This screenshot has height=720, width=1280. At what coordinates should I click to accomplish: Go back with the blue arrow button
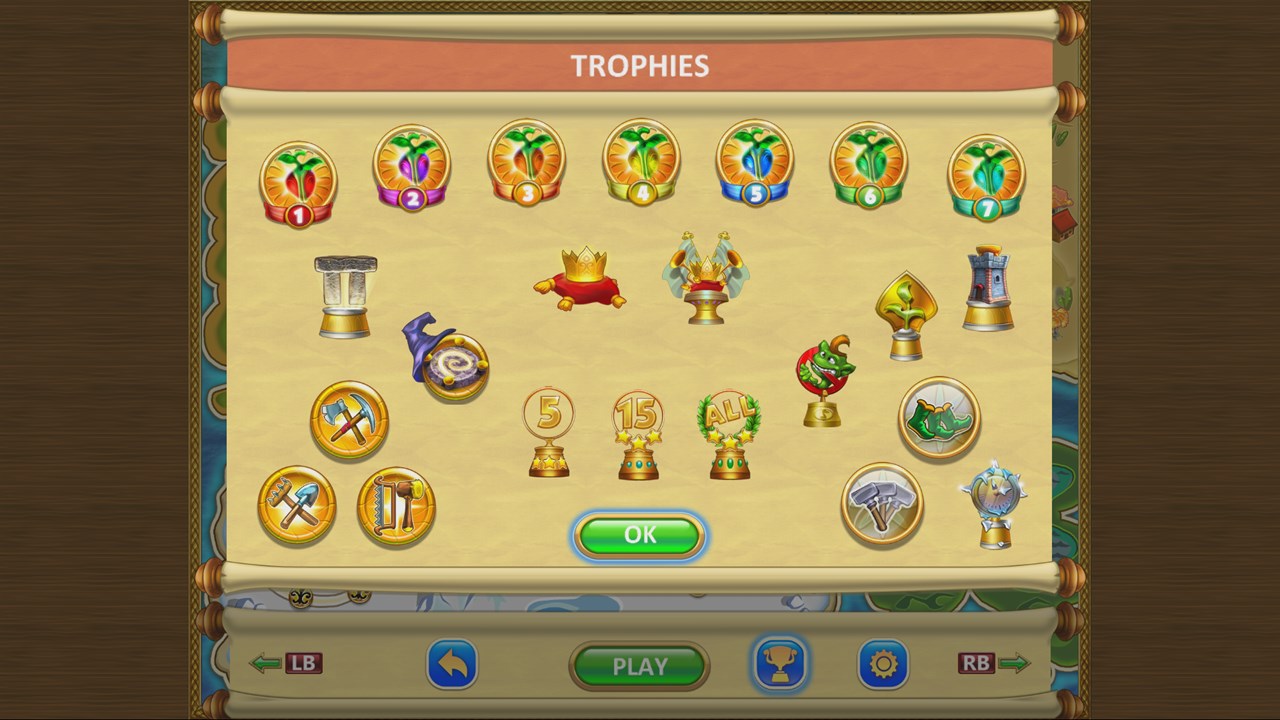(452, 665)
